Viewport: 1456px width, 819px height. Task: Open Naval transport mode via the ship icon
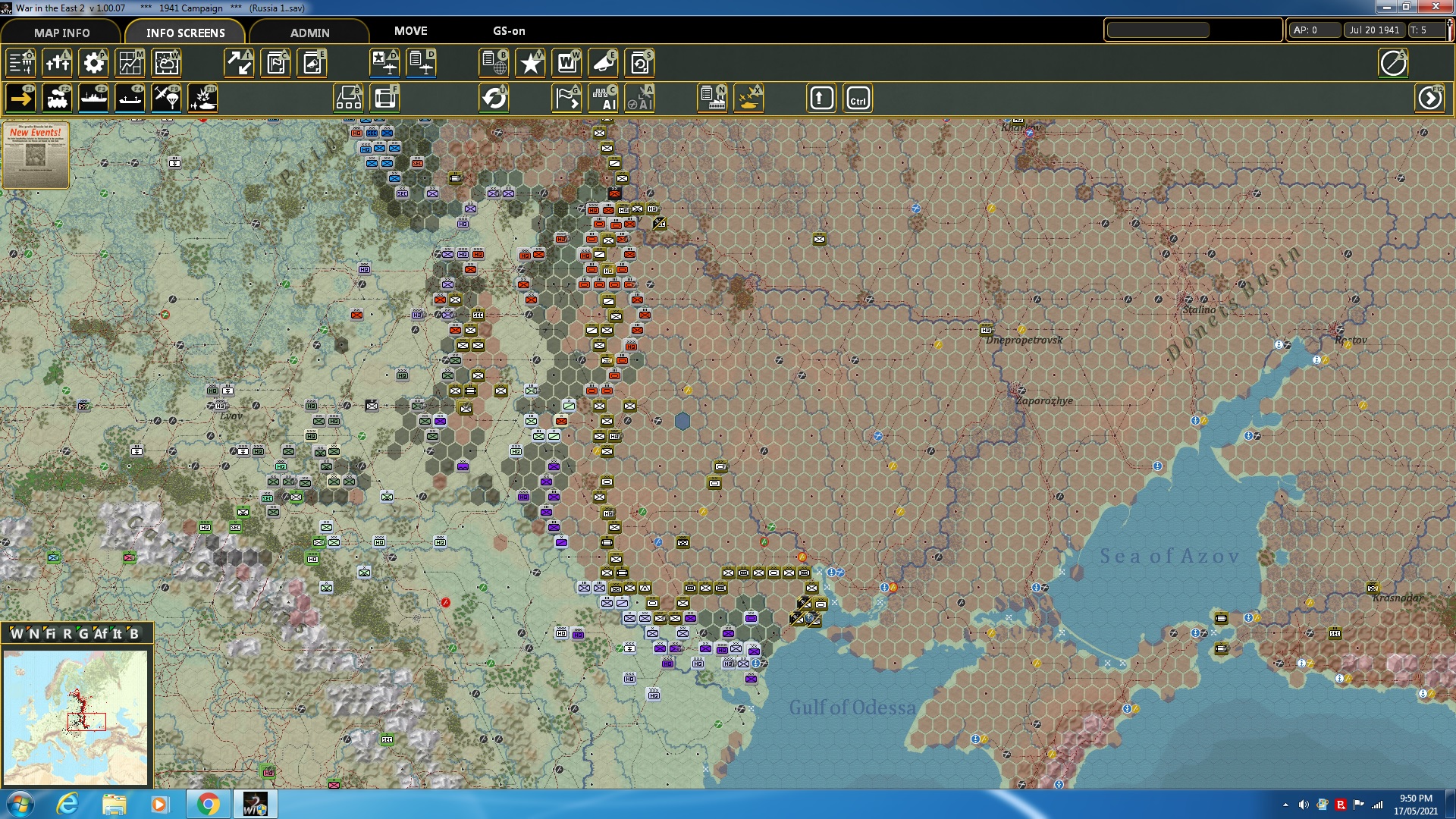[x=95, y=97]
